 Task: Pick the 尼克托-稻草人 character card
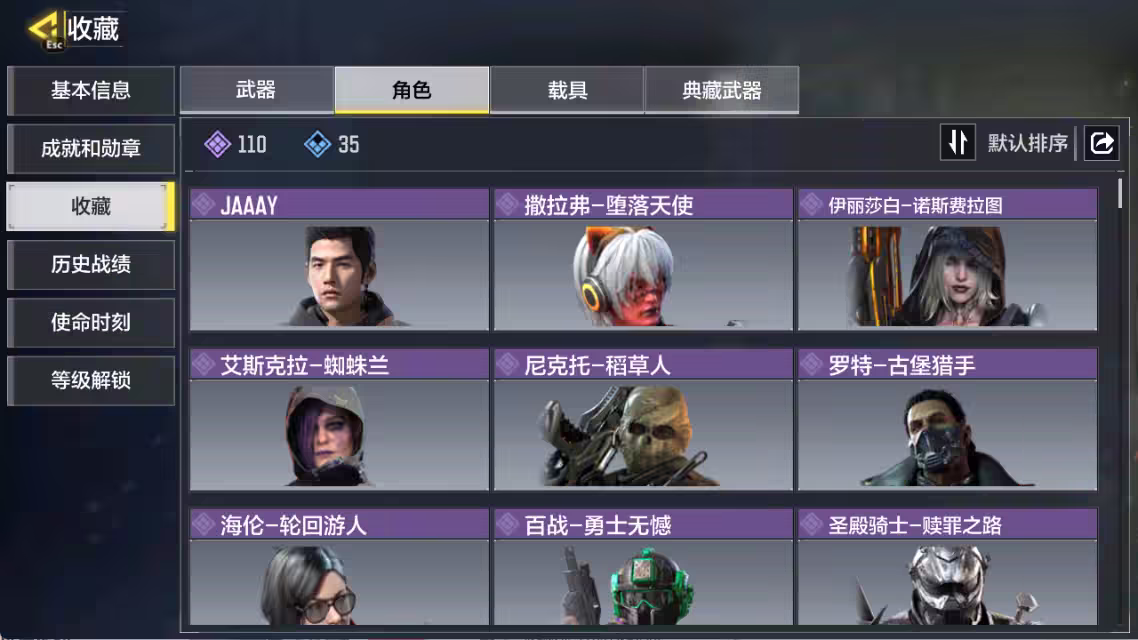(x=643, y=420)
